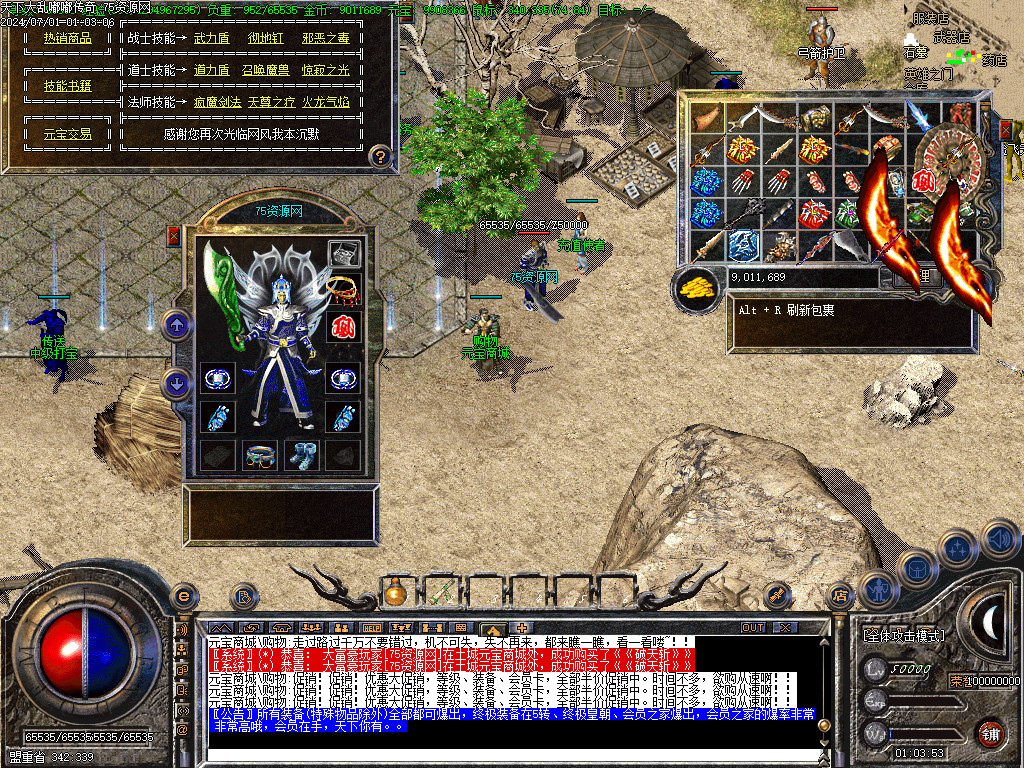Choose the 火龙气焰 mage skill

(x=326, y=102)
